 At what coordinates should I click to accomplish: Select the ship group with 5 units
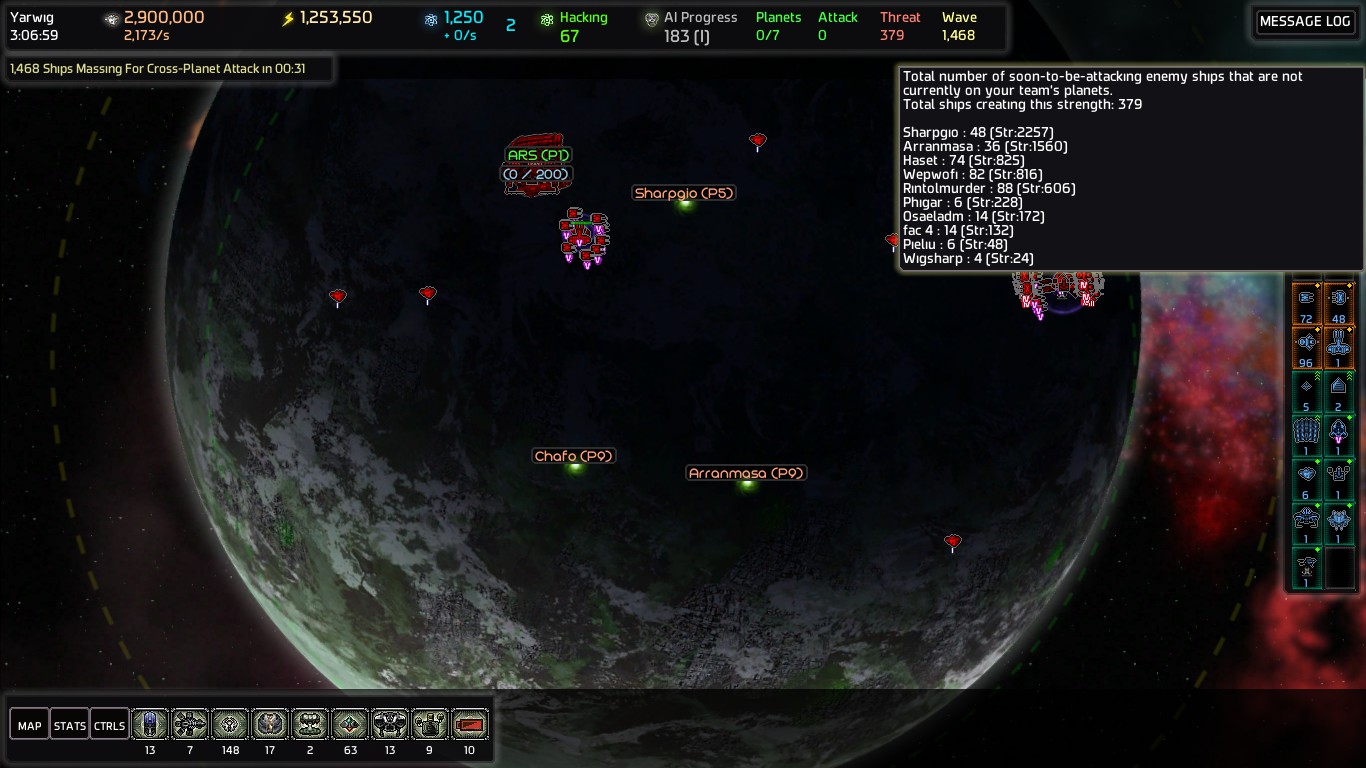(1306, 389)
